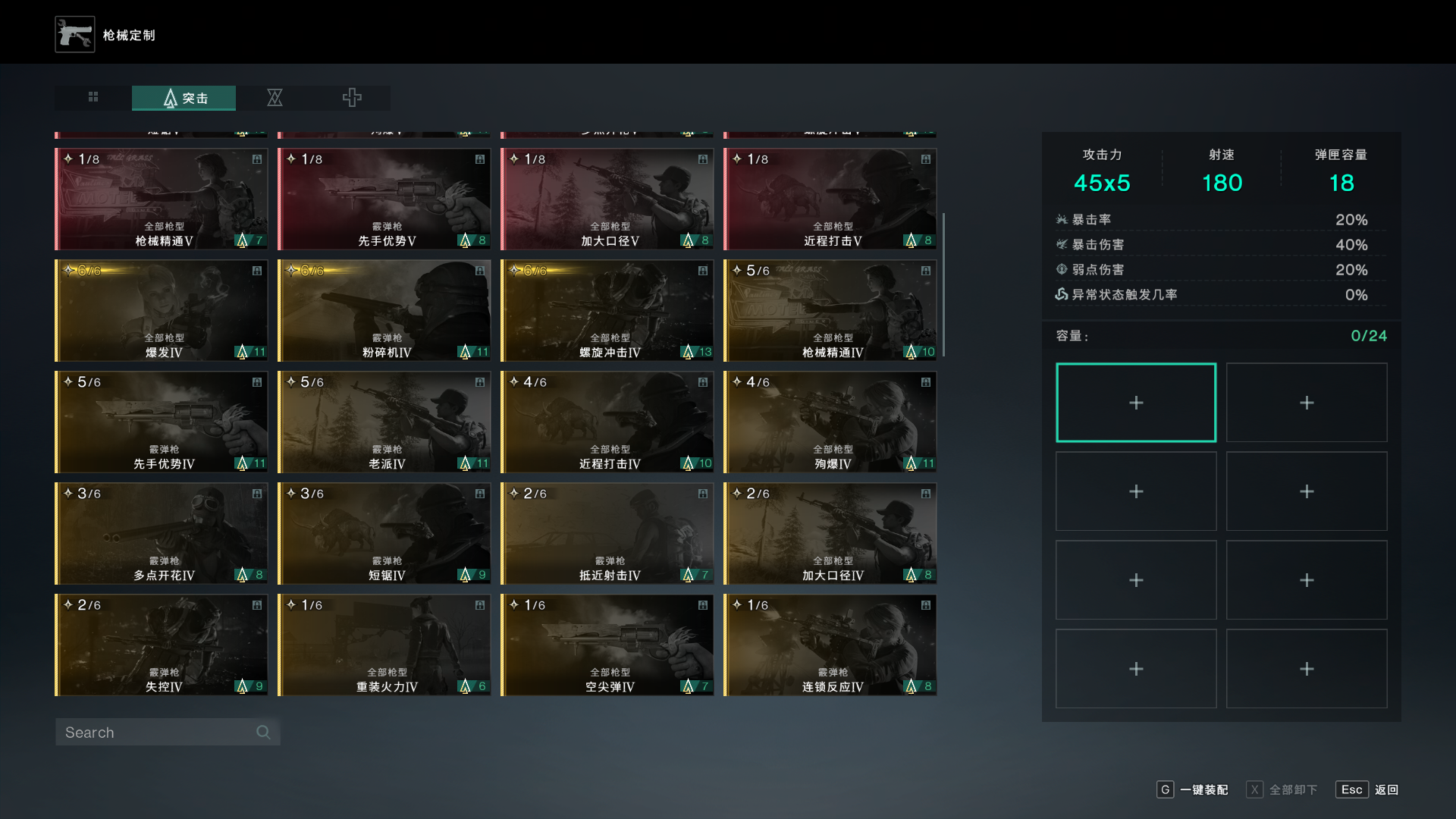Pick the 加大口径V mod card
This screenshot has height=819, width=1456.
[607, 199]
